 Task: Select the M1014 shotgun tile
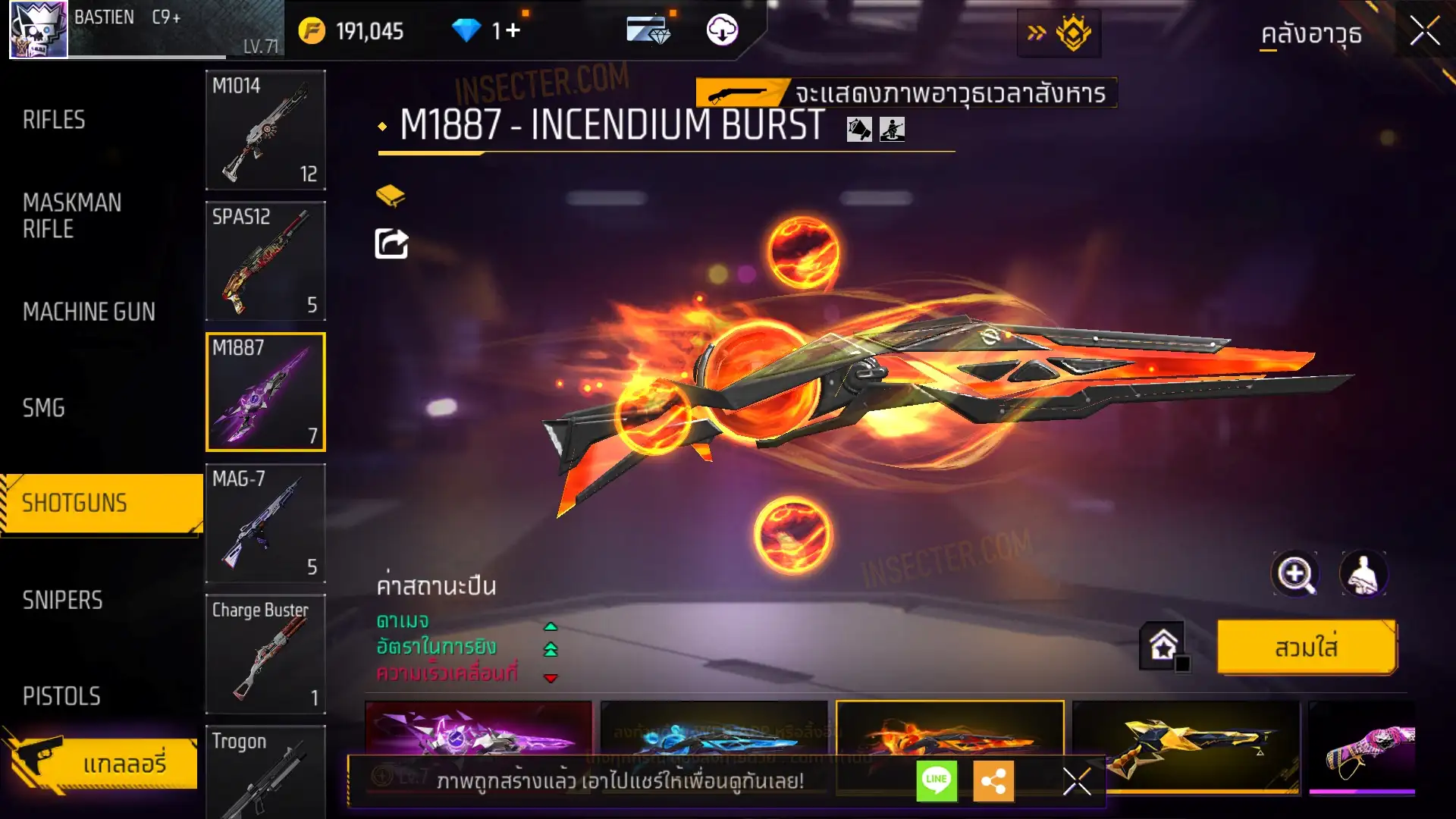pyautogui.click(x=265, y=130)
